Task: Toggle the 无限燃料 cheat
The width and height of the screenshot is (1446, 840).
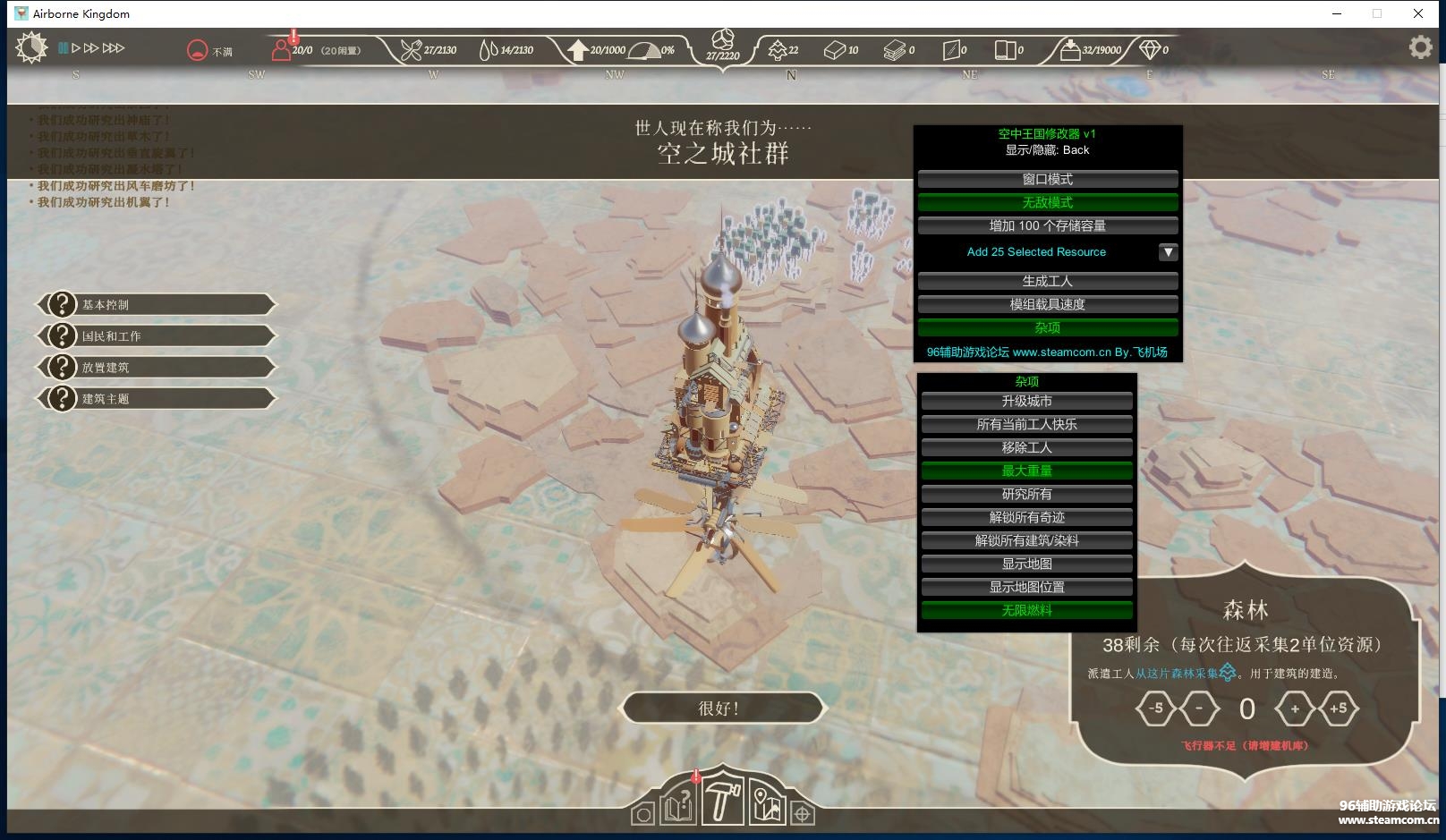Action: (1026, 611)
